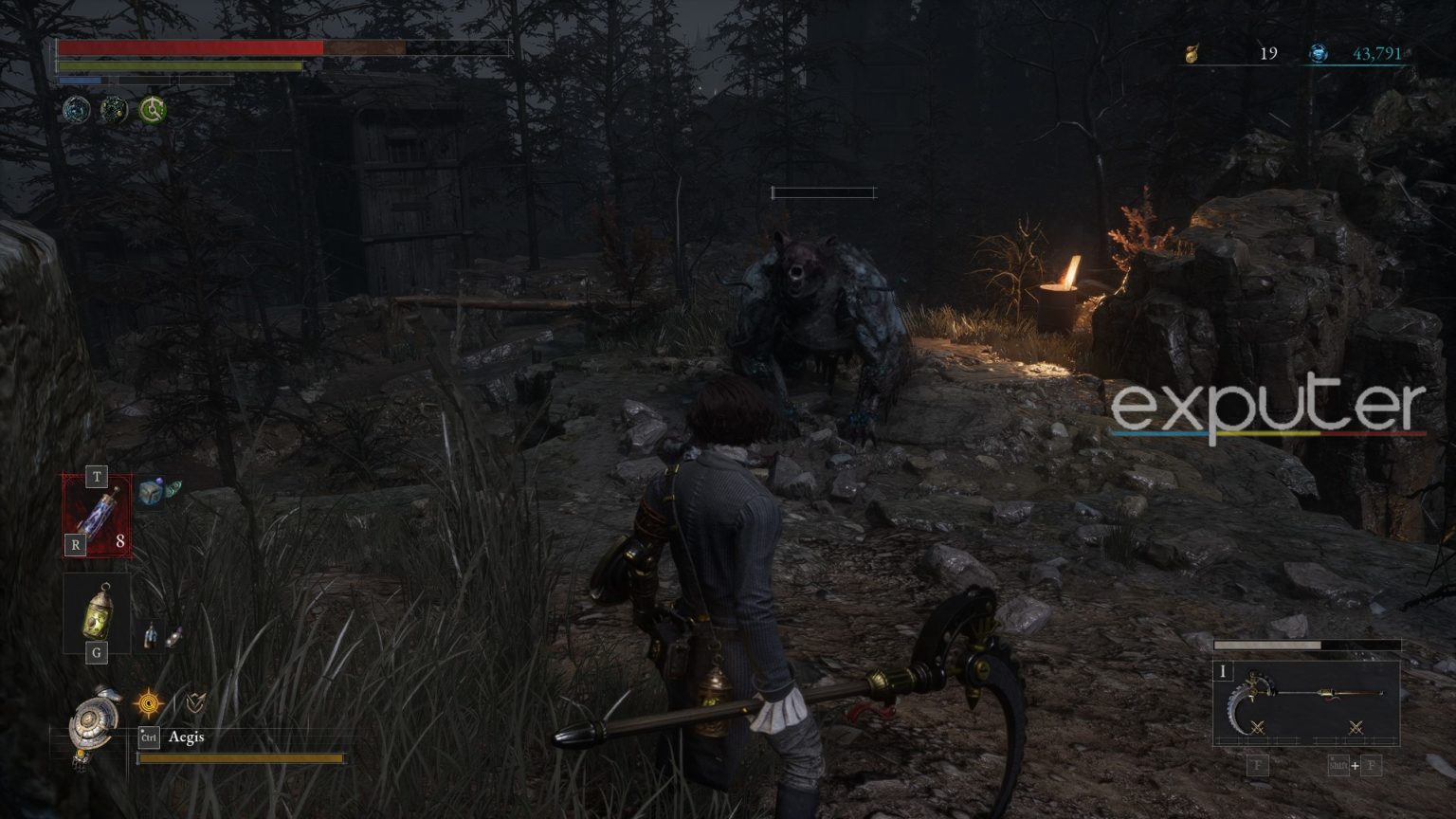Select the green lantern item slot
The width and height of the screenshot is (1456, 819).
point(96,611)
